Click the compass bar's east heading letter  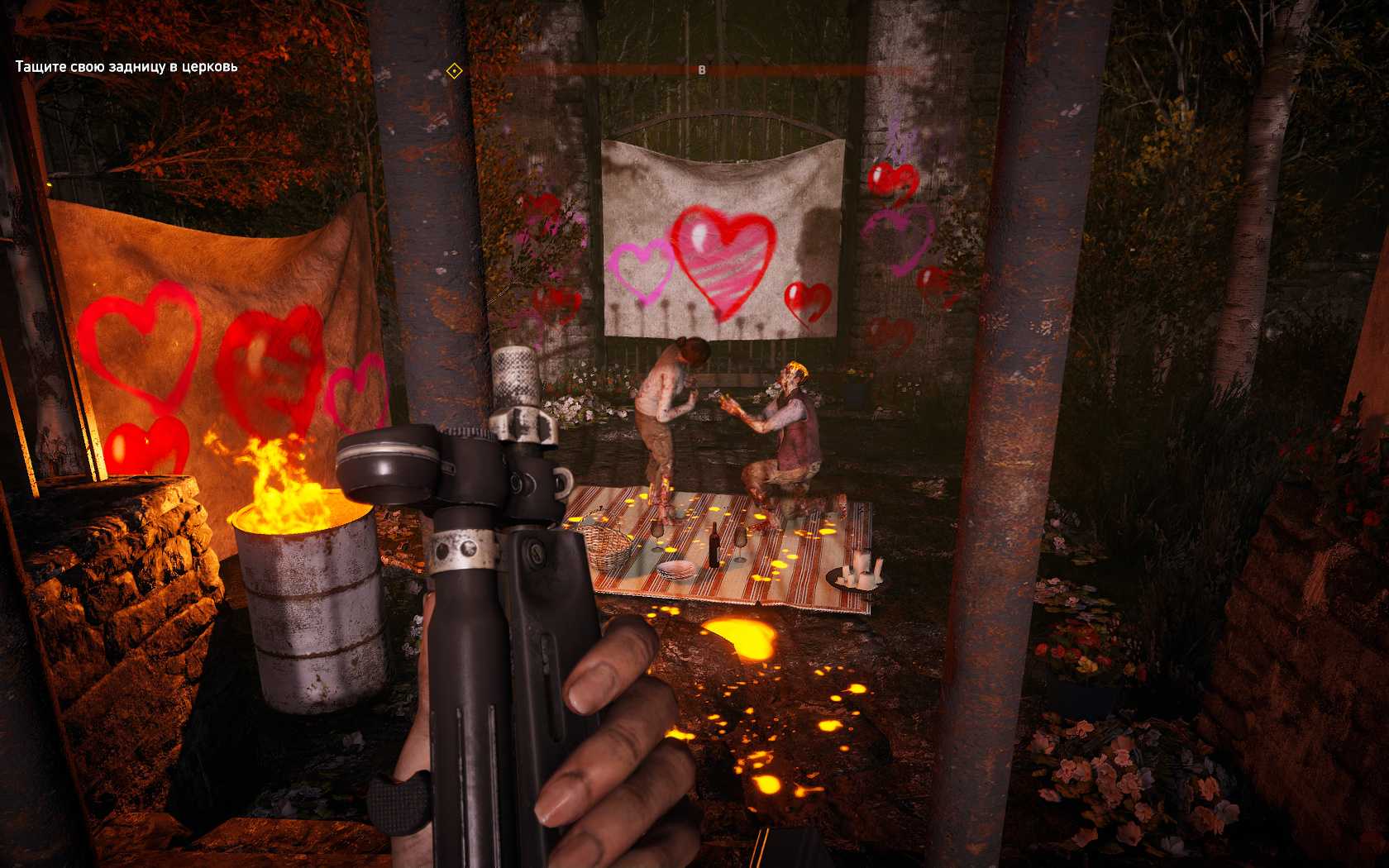click(702, 70)
